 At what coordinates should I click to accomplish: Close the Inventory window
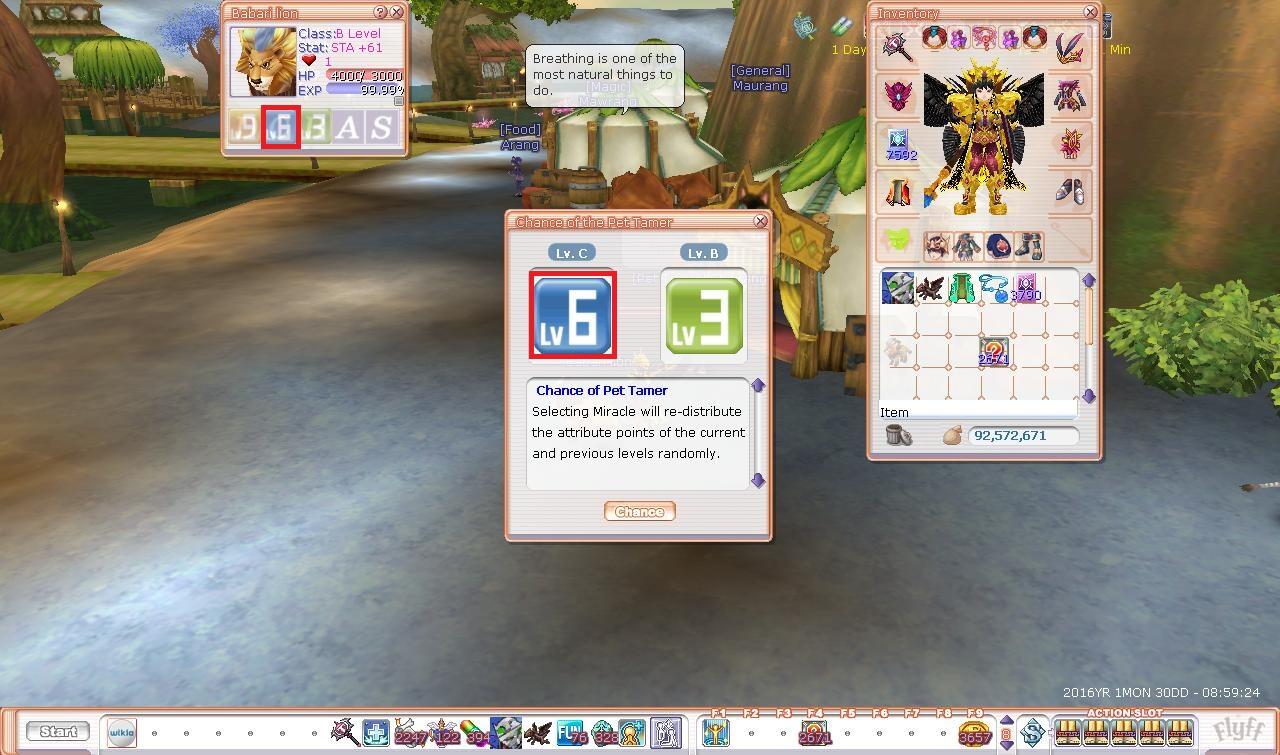point(1089,12)
